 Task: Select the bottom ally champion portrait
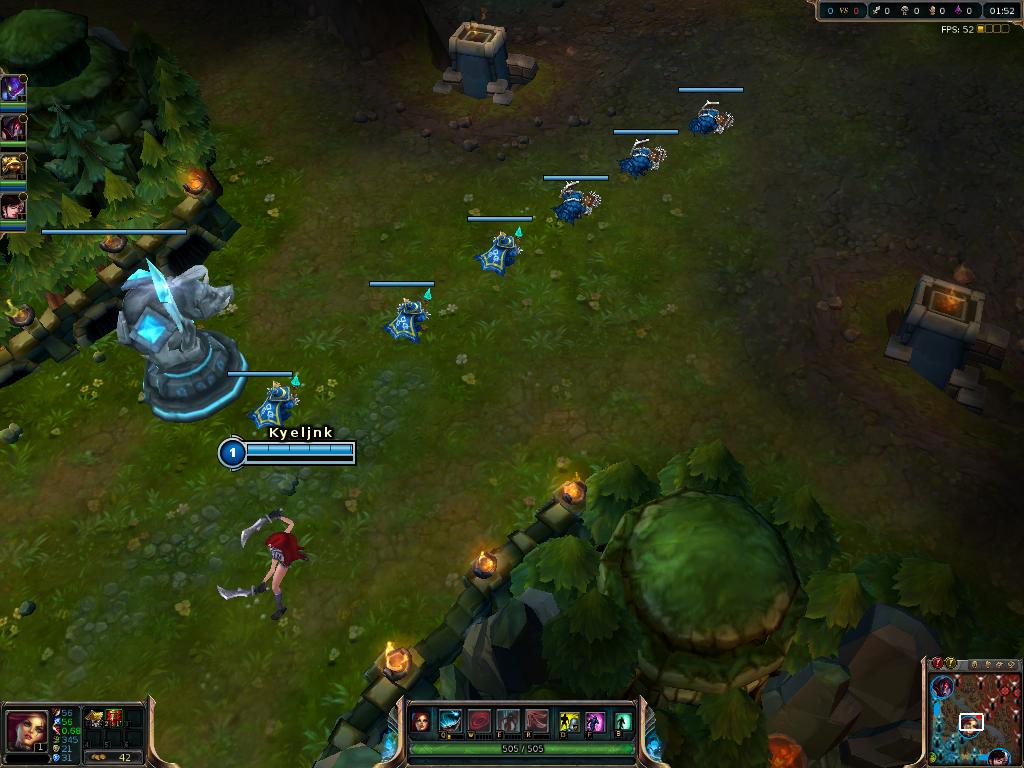tap(13, 207)
